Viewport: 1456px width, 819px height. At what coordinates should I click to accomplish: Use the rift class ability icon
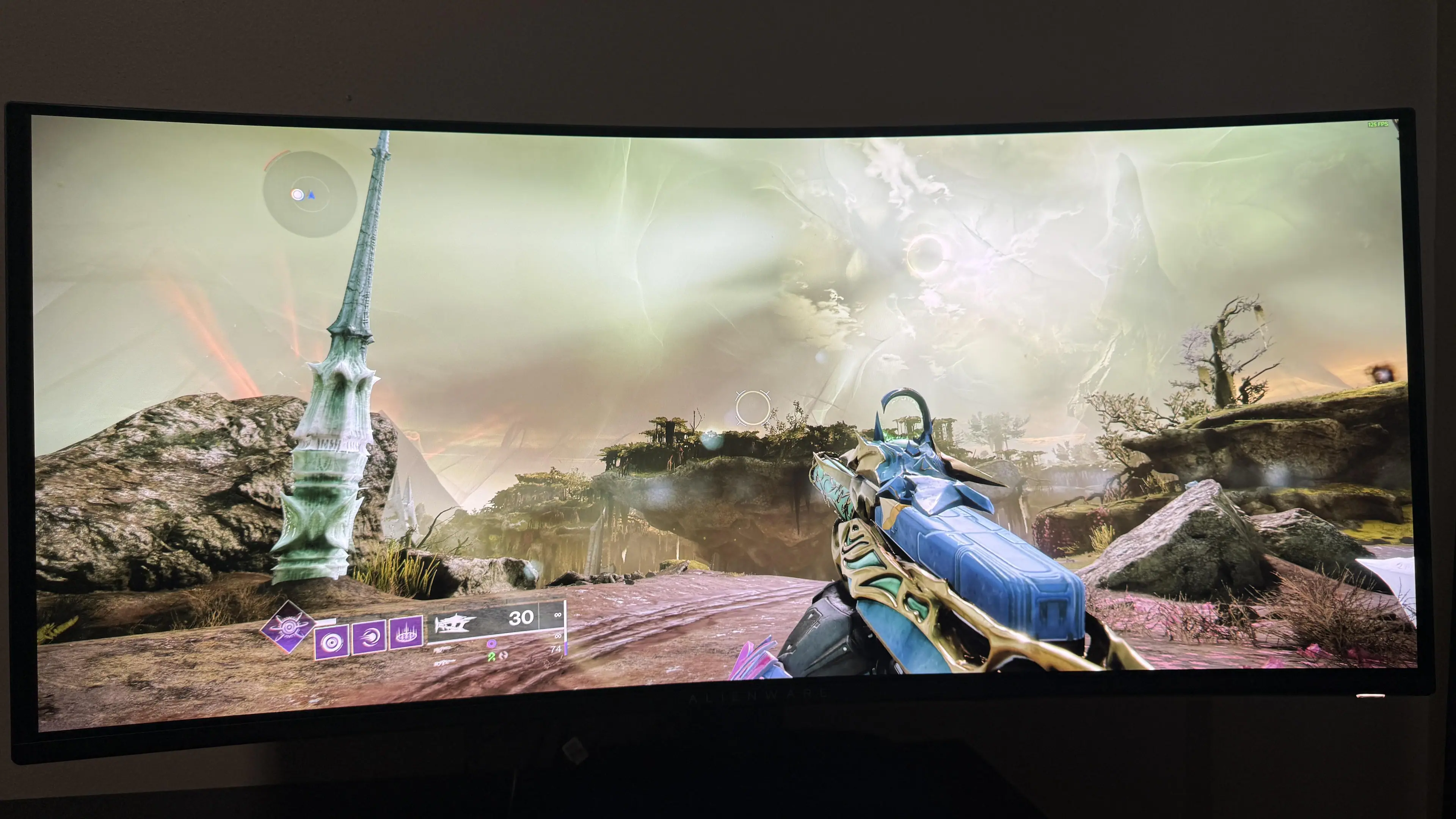(x=406, y=632)
